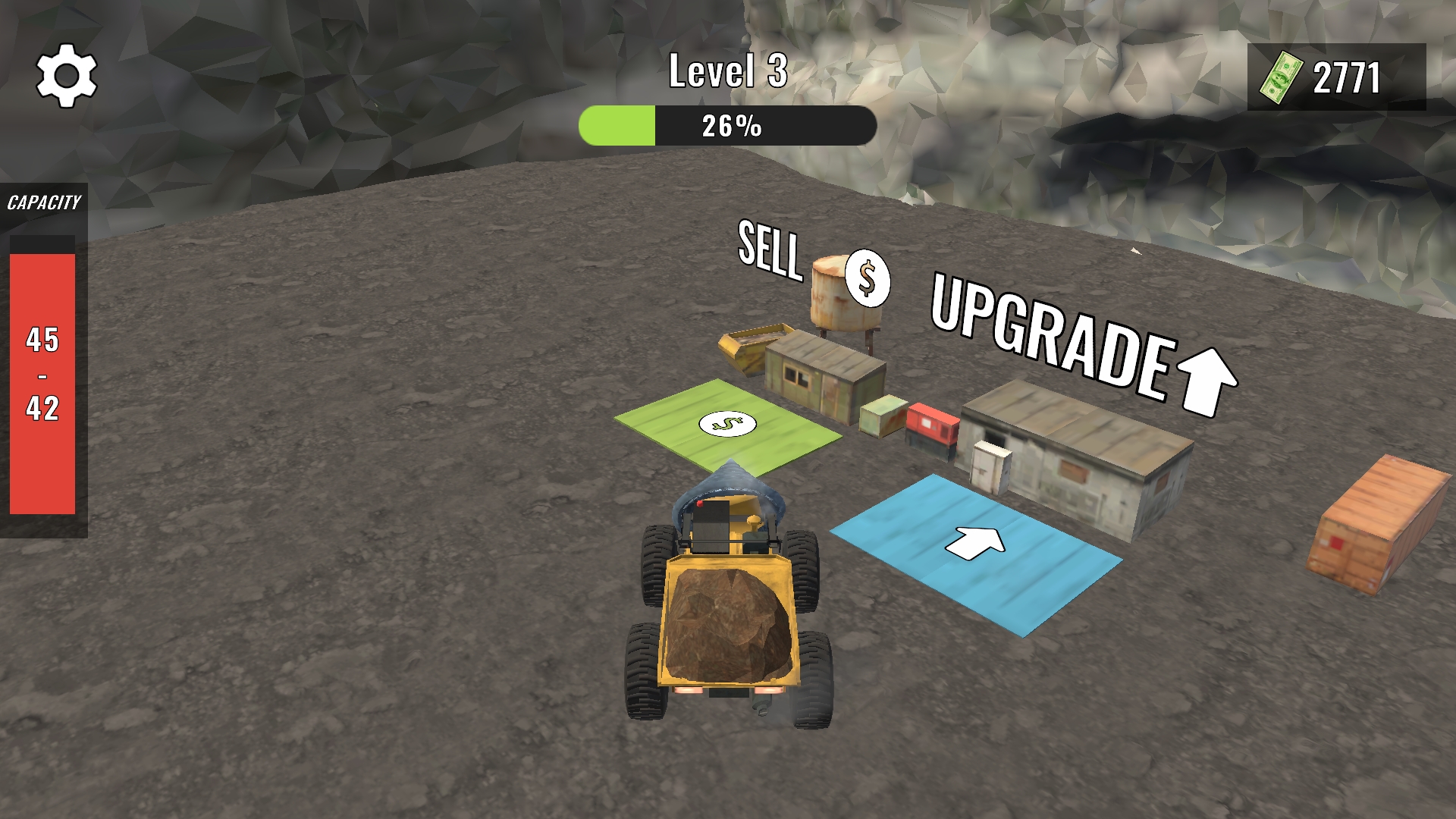The image size is (1456, 819).
Task: Click the white arrow on the blue upgrade pad
Action: coord(978,542)
